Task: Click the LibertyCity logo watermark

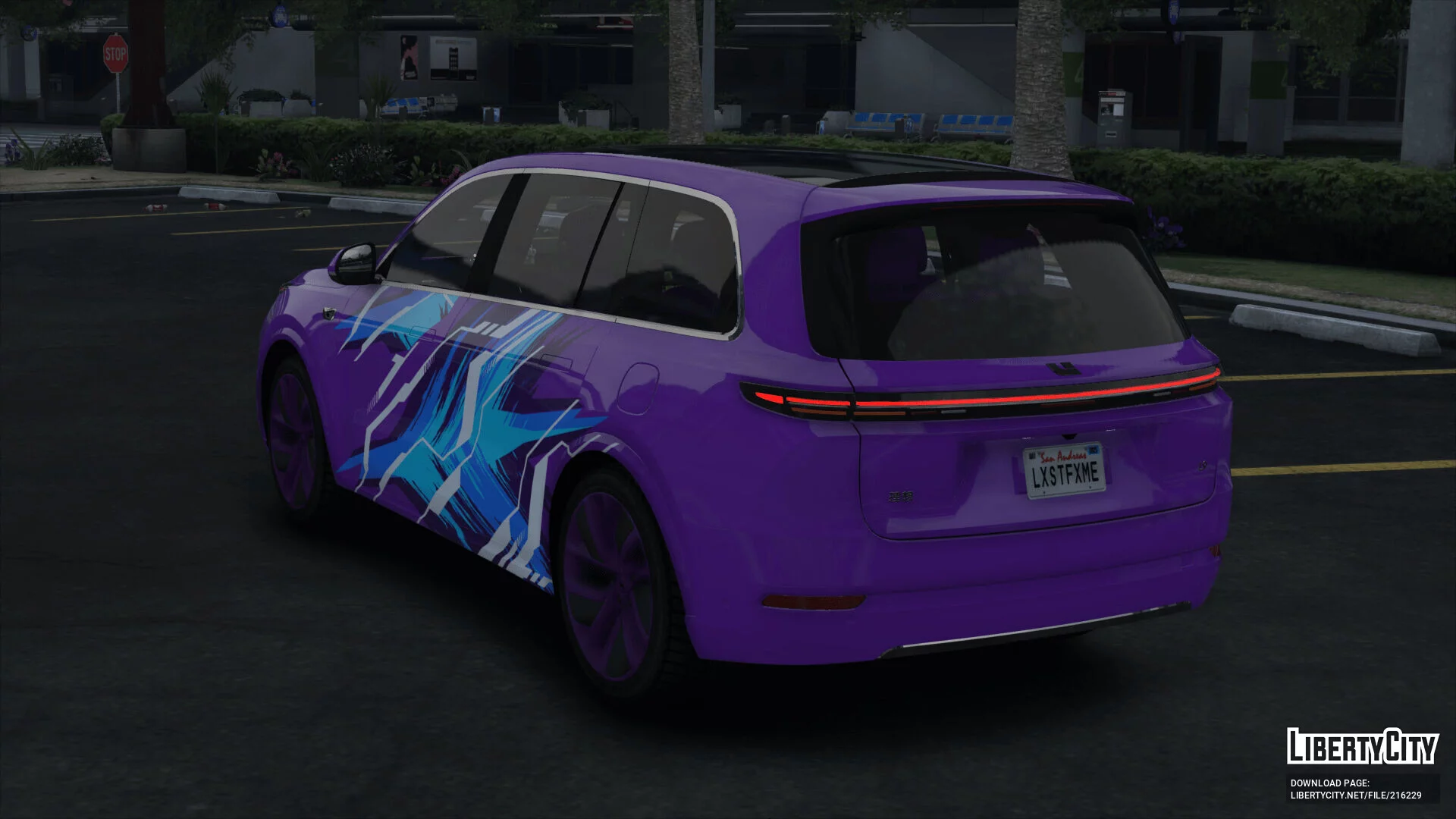Action: tap(1362, 746)
